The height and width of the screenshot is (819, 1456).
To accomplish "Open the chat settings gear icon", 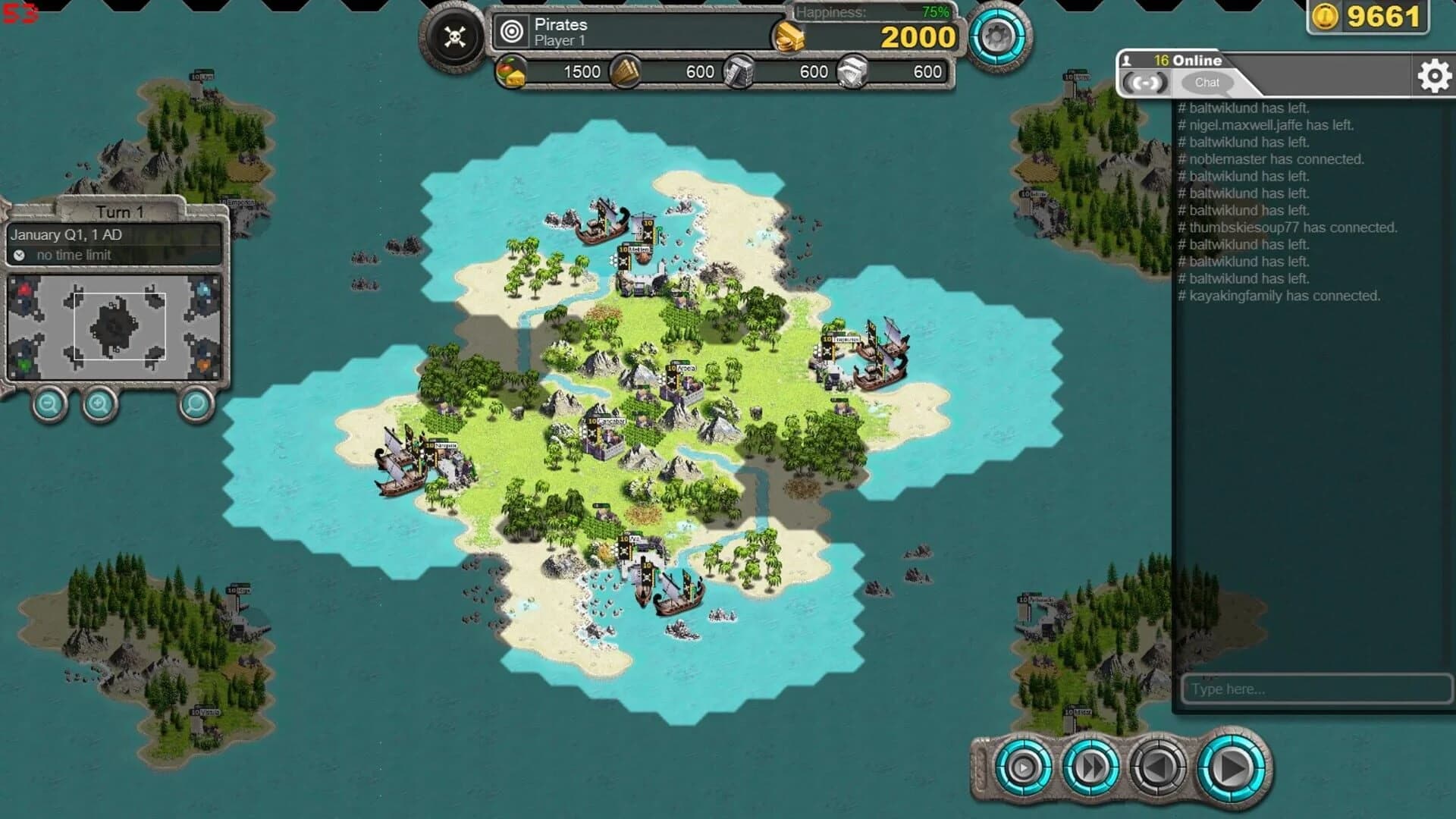I will pos(1432,75).
